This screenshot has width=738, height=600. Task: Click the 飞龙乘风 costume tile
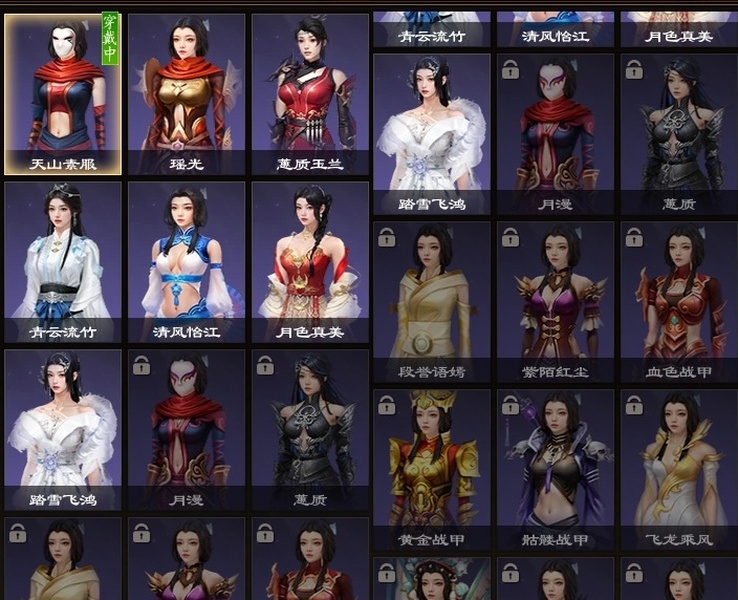(679, 470)
